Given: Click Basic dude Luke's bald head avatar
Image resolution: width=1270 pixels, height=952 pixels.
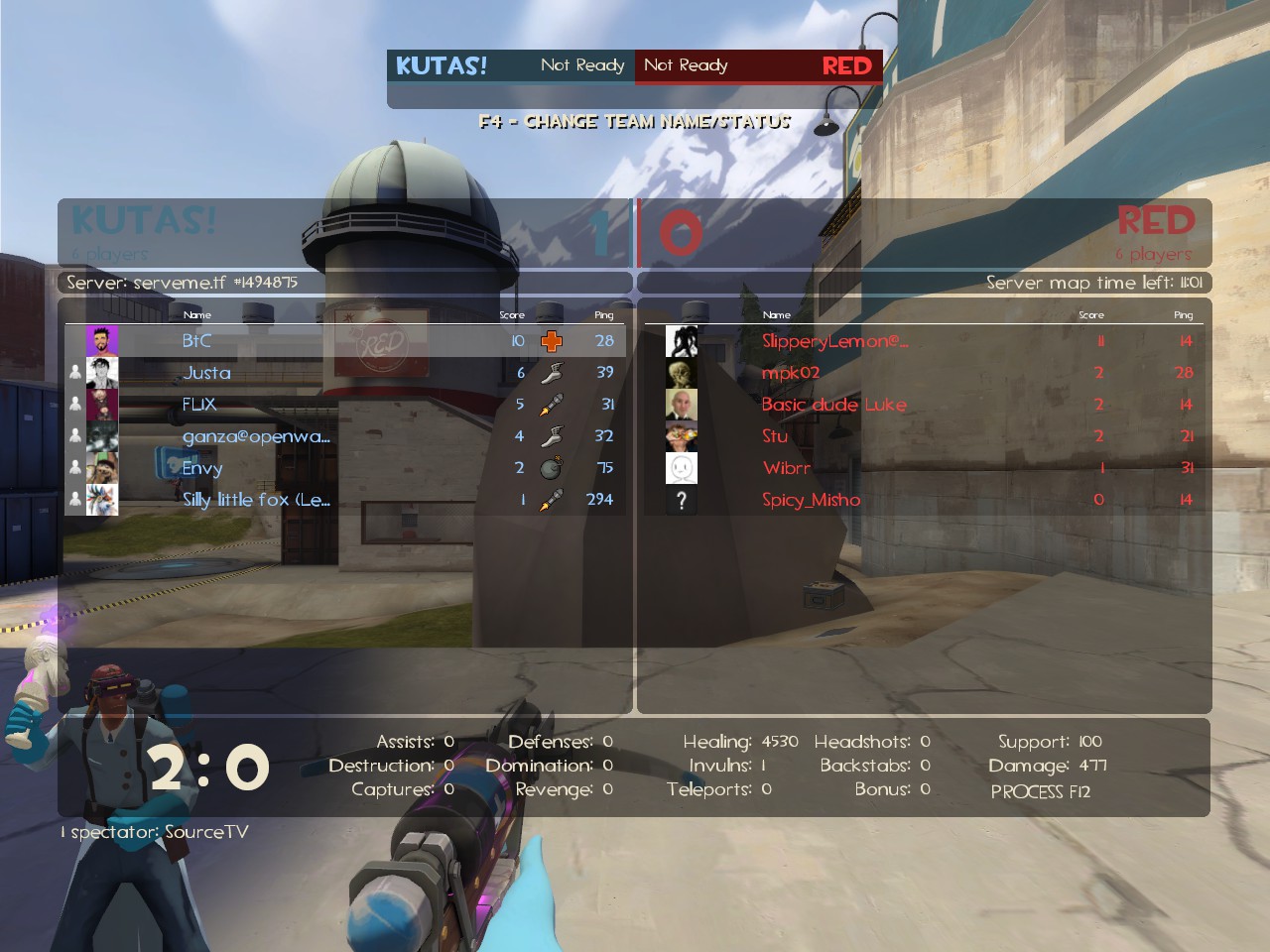Looking at the screenshot, I should [x=682, y=405].
